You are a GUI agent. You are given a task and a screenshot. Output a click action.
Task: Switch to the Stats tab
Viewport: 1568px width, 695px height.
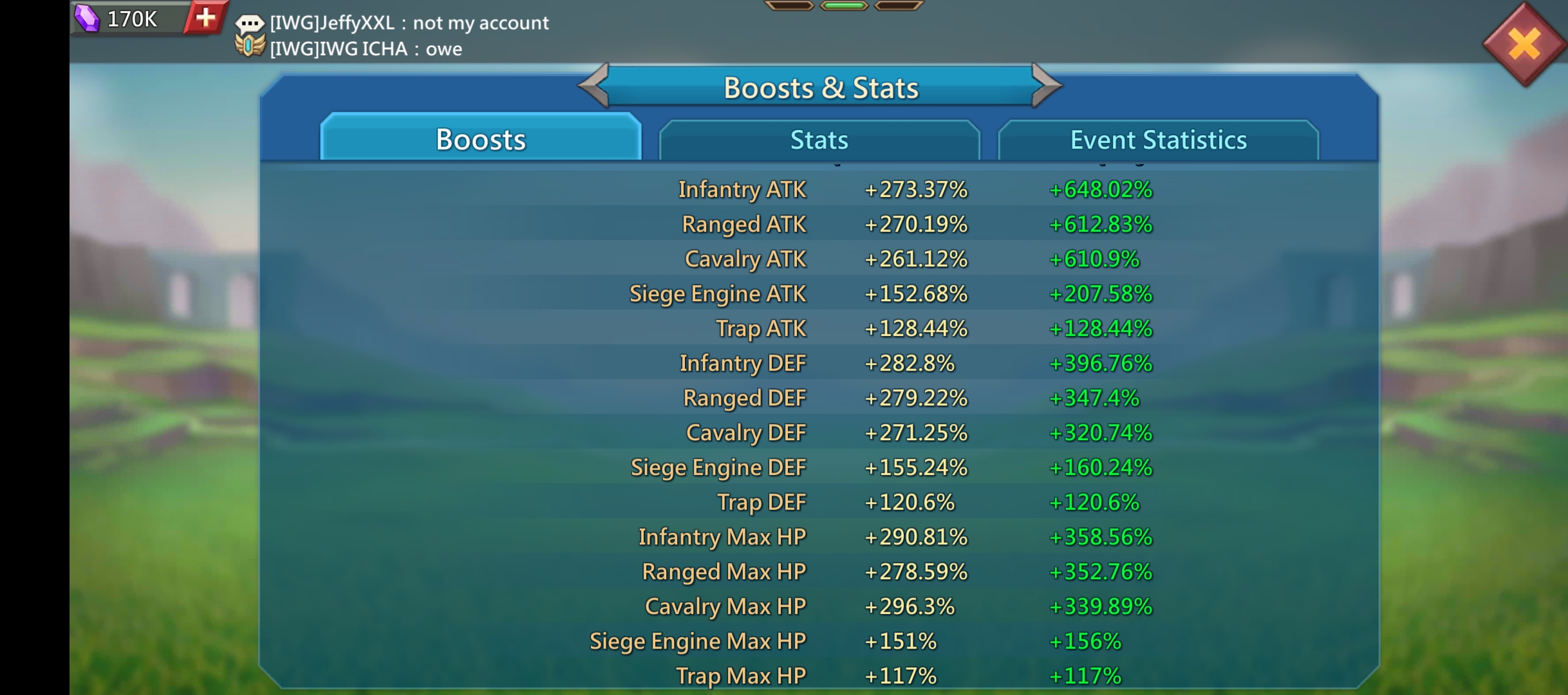[x=819, y=138]
